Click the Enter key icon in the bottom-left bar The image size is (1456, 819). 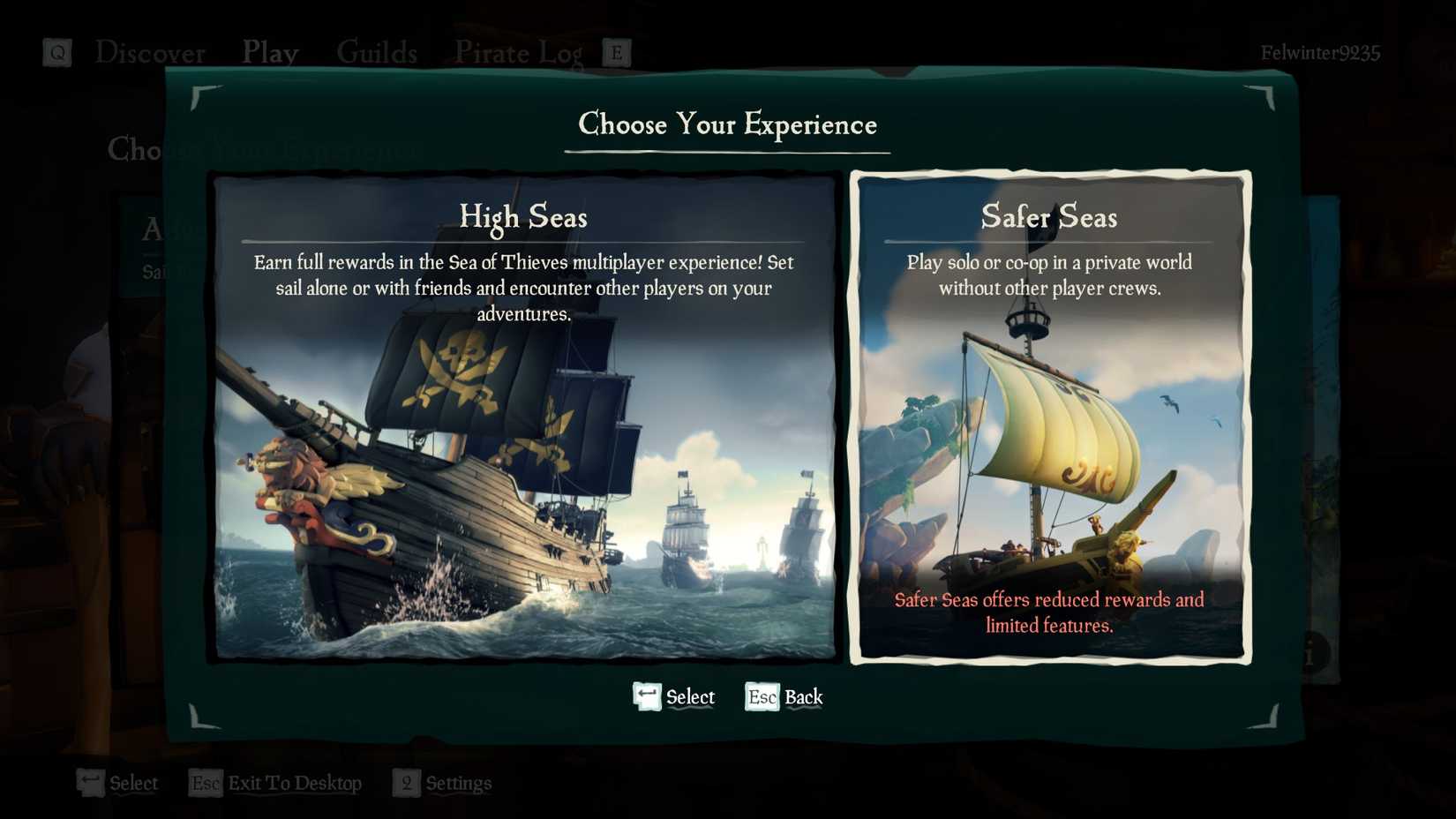coord(88,782)
